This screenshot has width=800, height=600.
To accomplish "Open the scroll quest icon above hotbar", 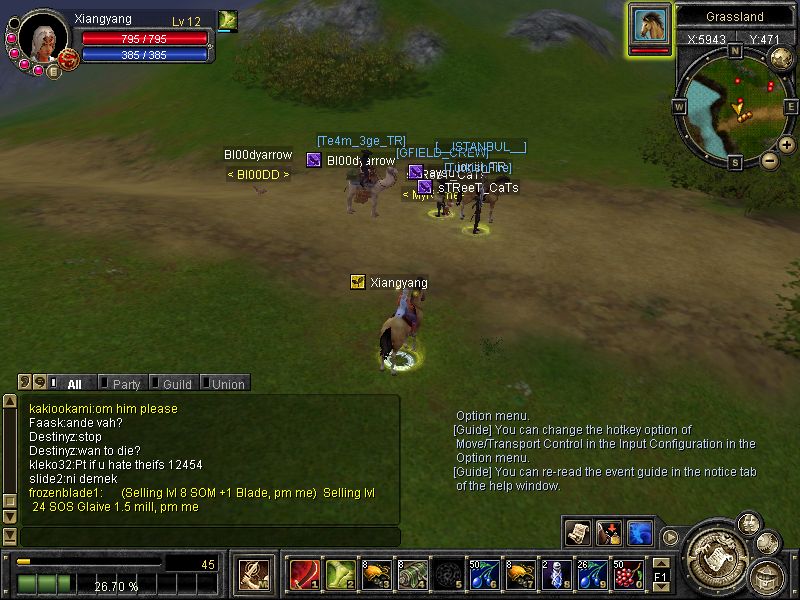I will pos(576,531).
